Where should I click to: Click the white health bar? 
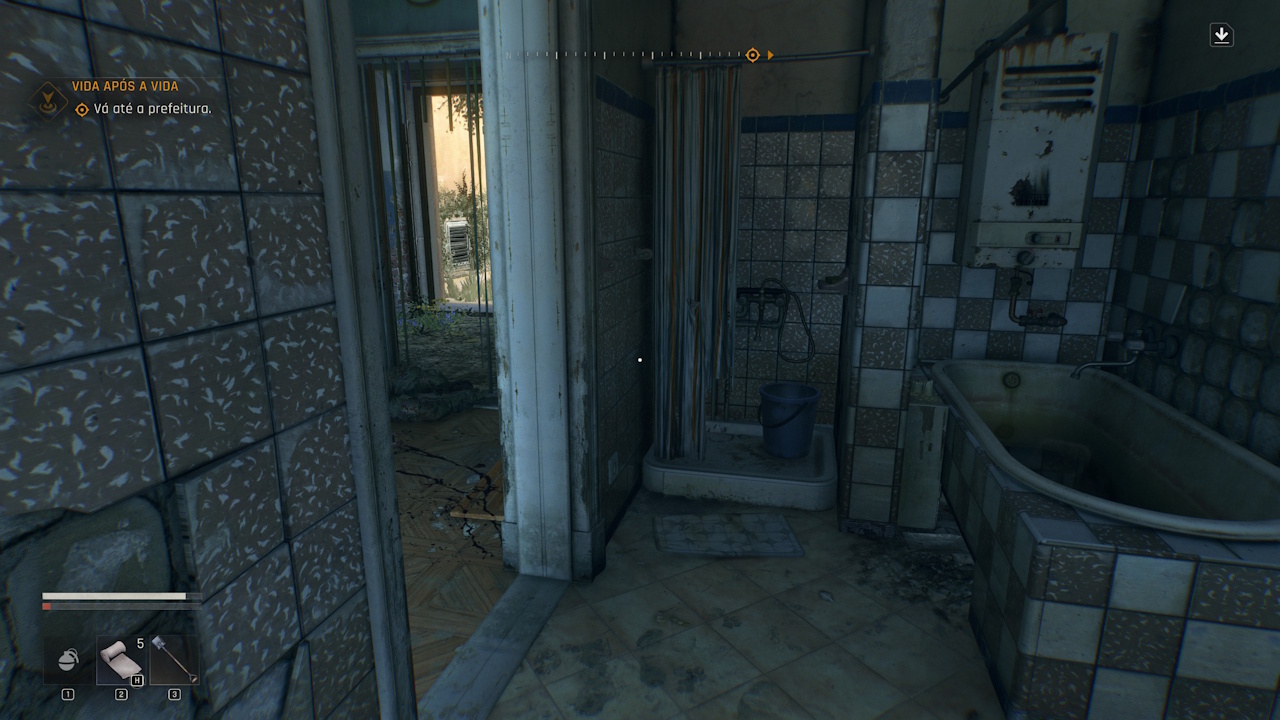pos(115,595)
